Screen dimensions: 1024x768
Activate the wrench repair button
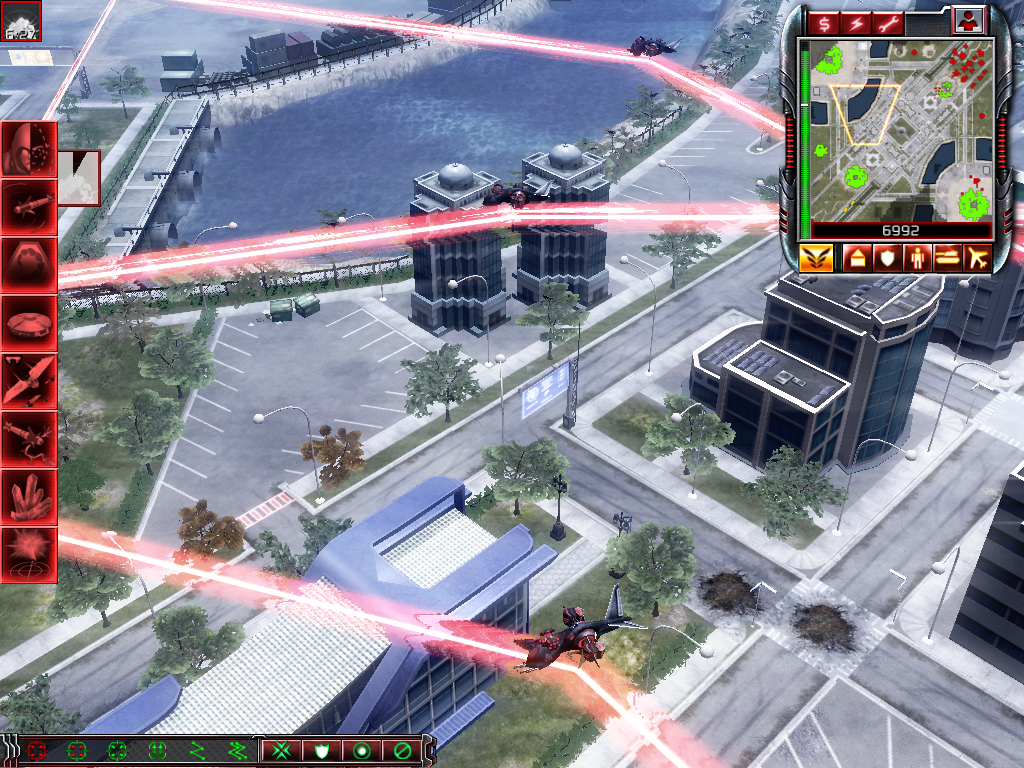(888, 22)
